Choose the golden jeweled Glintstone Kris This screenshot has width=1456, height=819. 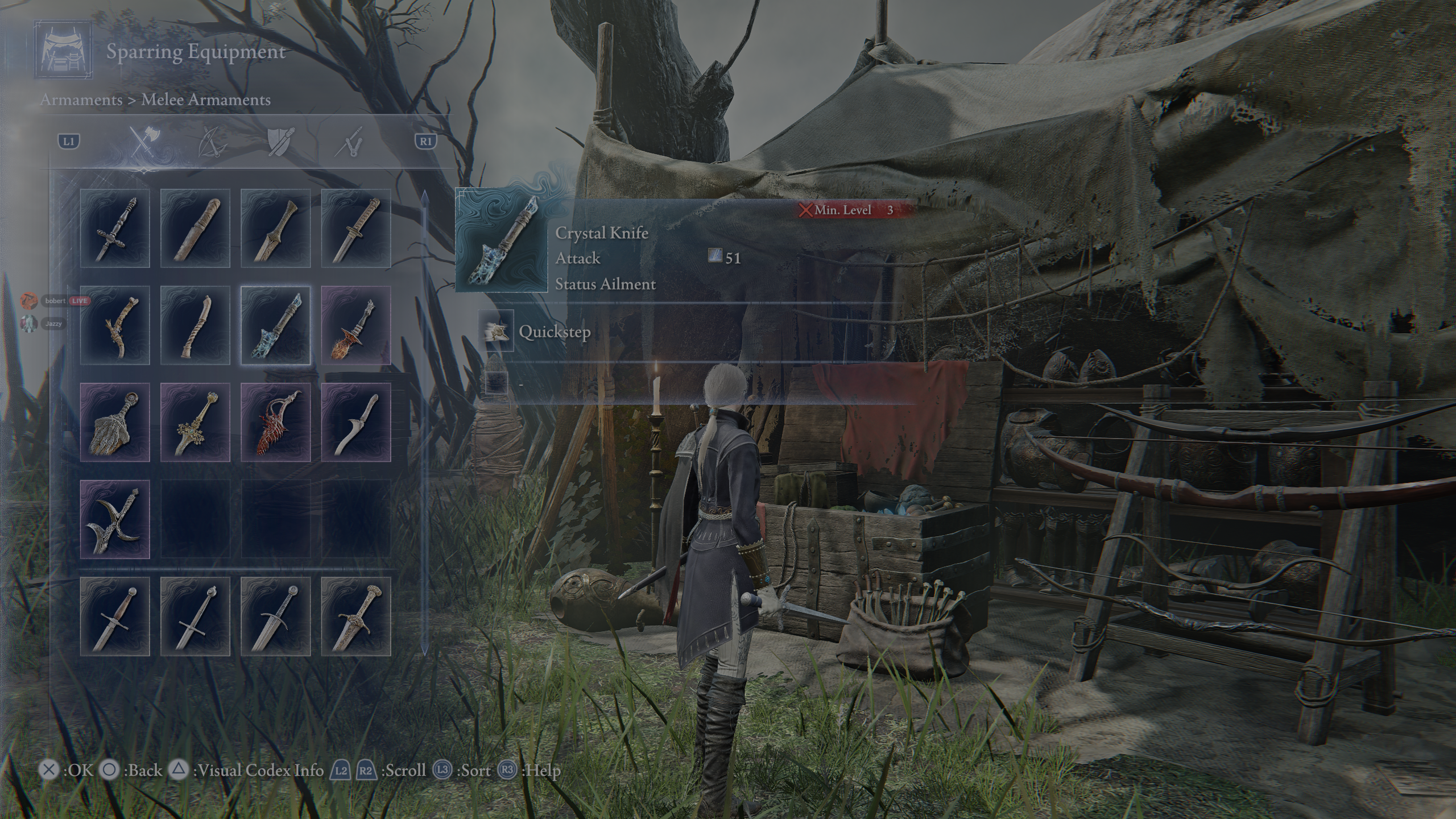195,422
